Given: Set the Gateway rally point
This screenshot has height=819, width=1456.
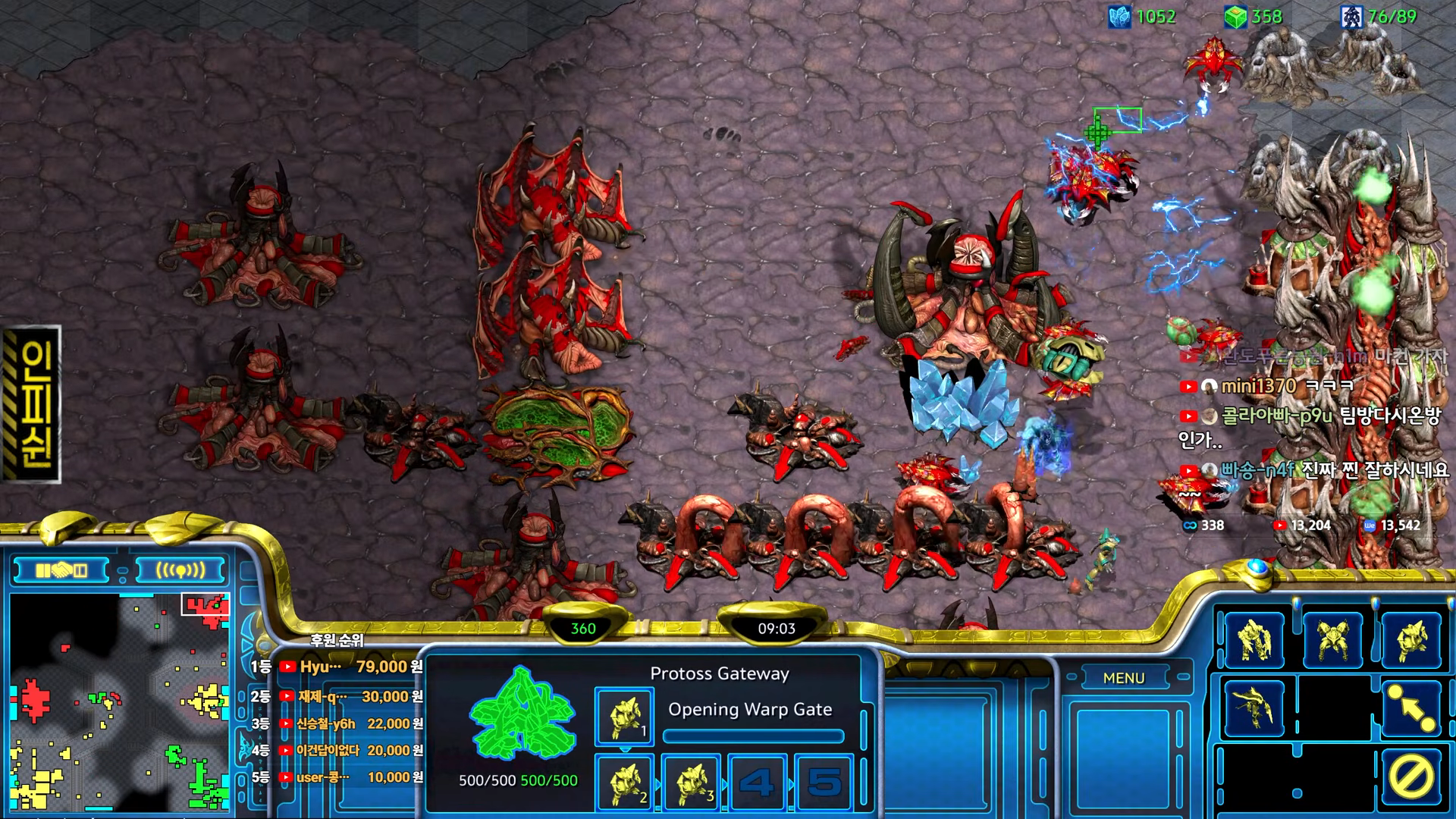Looking at the screenshot, I should tap(1411, 708).
